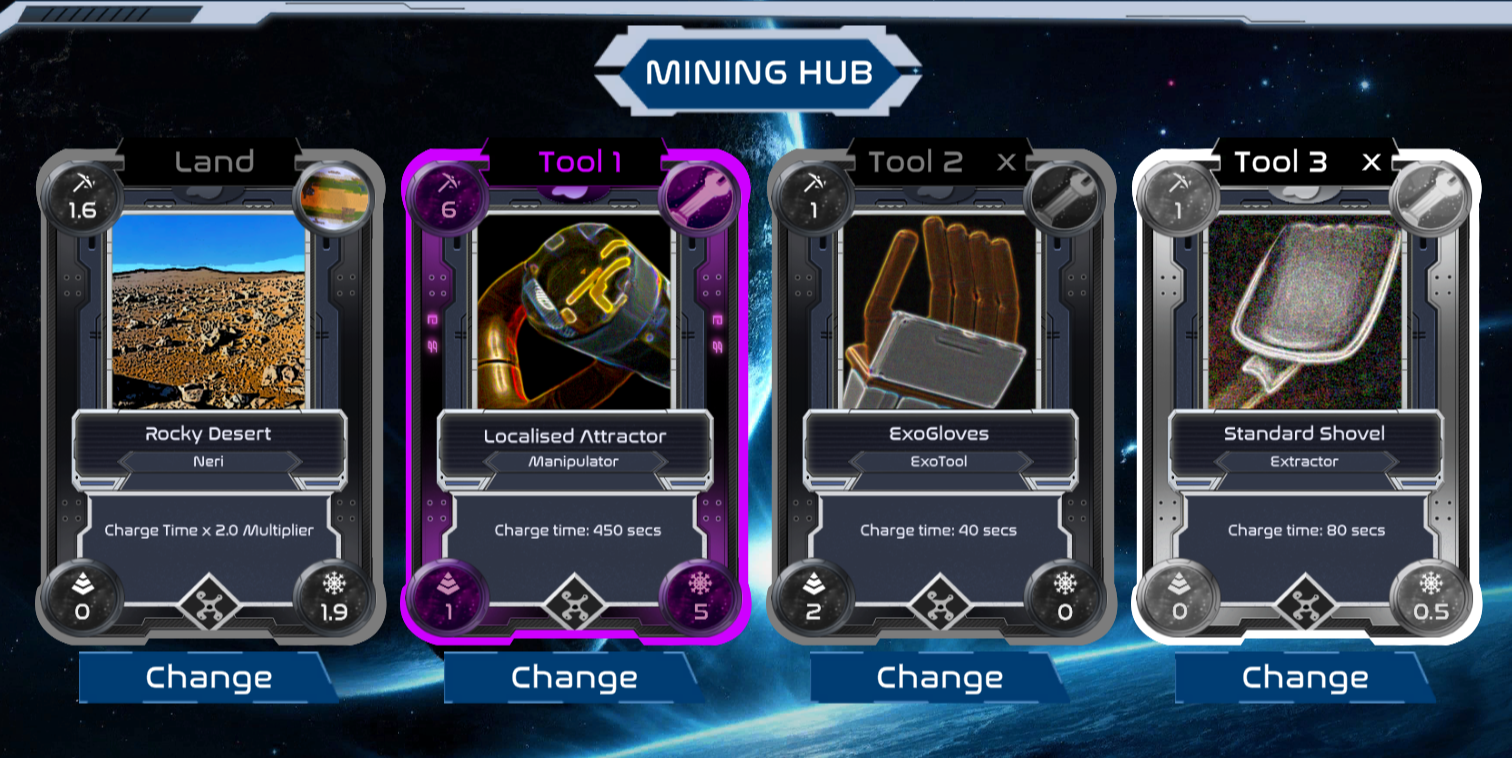This screenshot has width=1512, height=758.
Task: Click the layered rank icon on the ExoGloves card
Action: pos(813,600)
